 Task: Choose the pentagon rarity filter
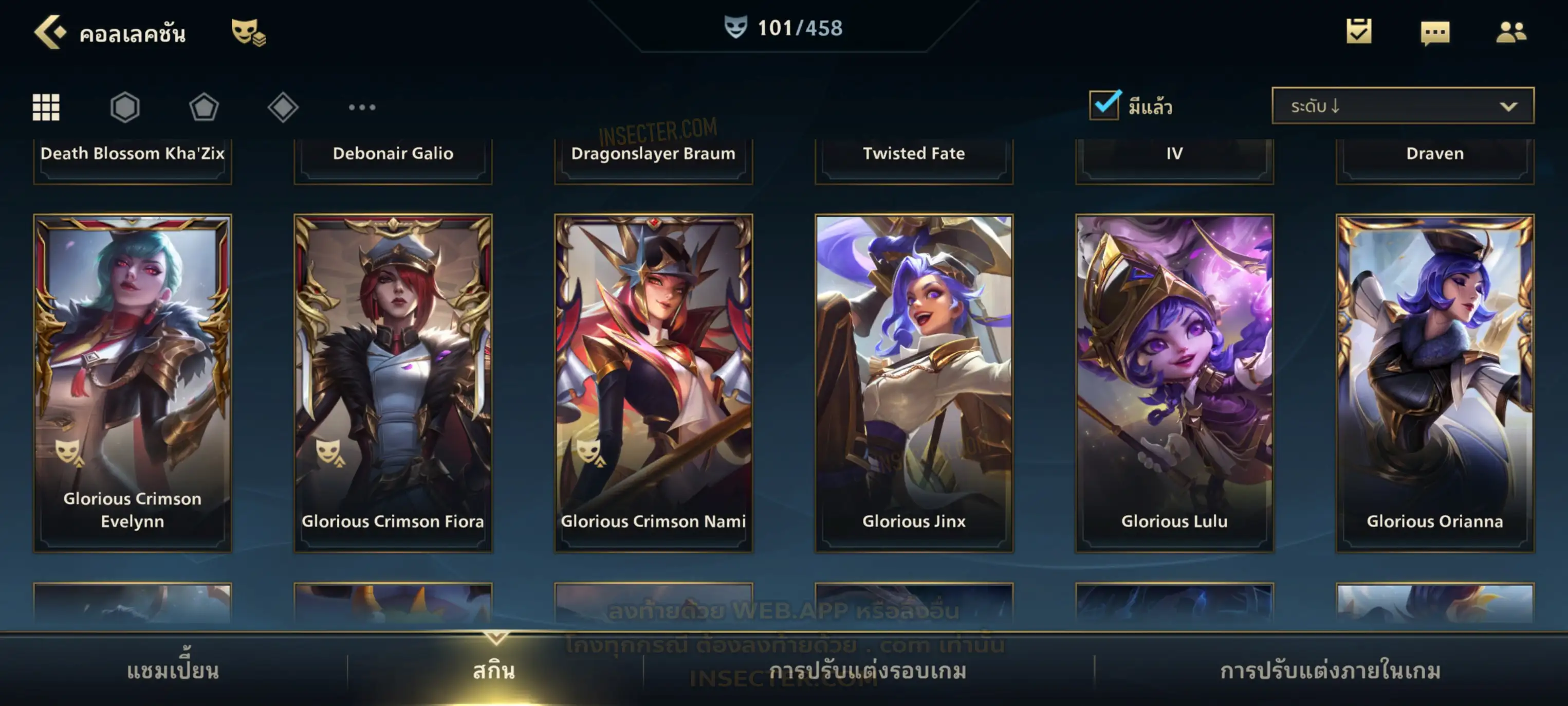(204, 107)
